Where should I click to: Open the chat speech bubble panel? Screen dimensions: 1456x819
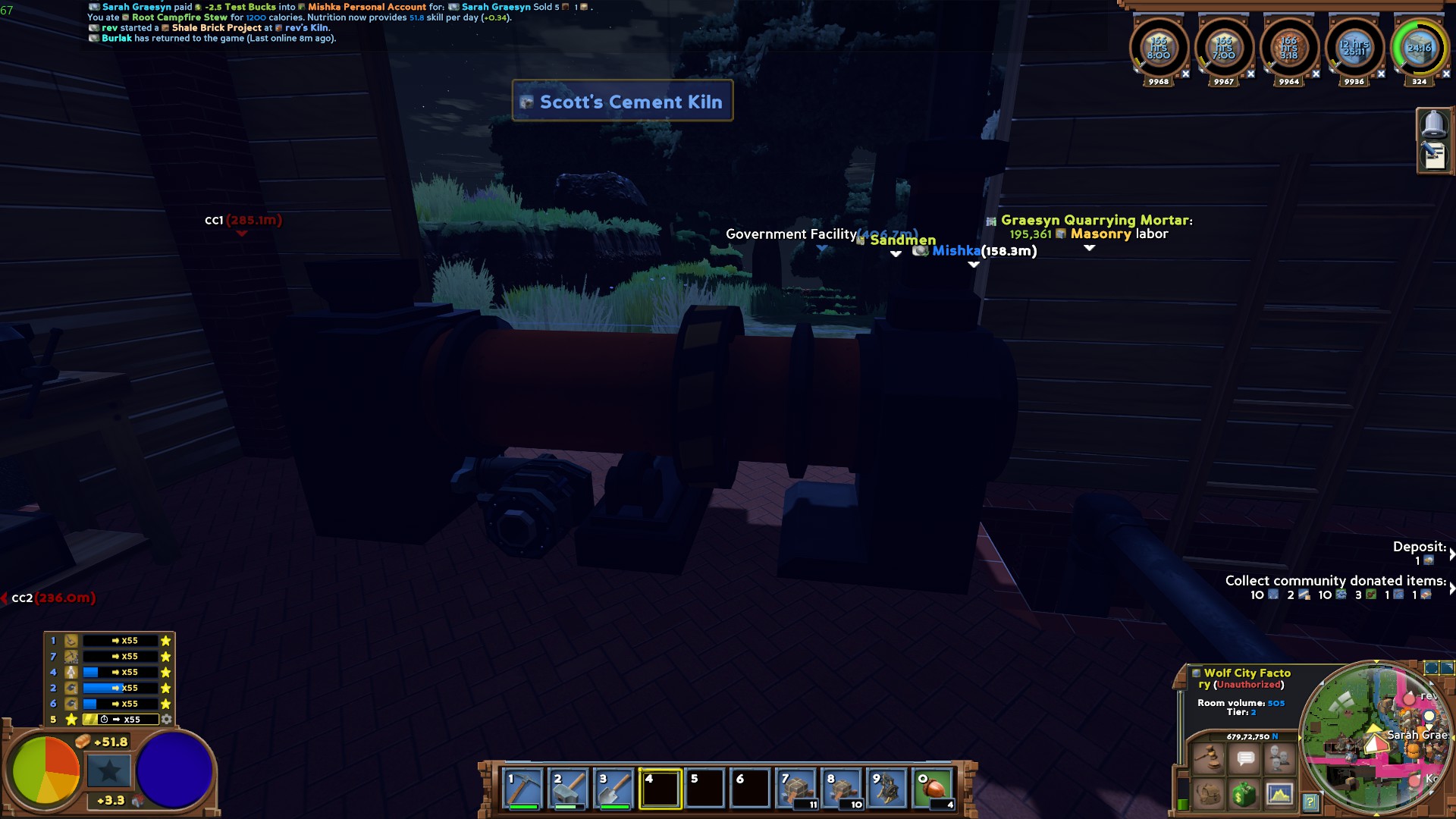click(x=1246, y=756)
